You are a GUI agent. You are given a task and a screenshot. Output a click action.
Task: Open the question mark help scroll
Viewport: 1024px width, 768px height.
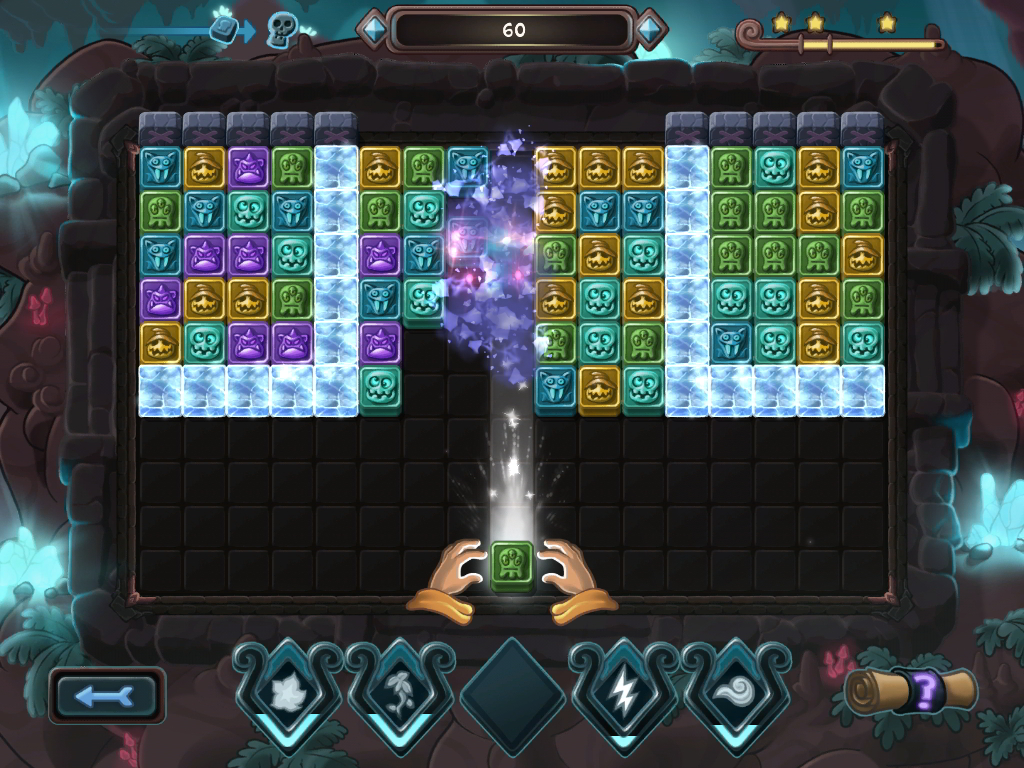(911, 691)
